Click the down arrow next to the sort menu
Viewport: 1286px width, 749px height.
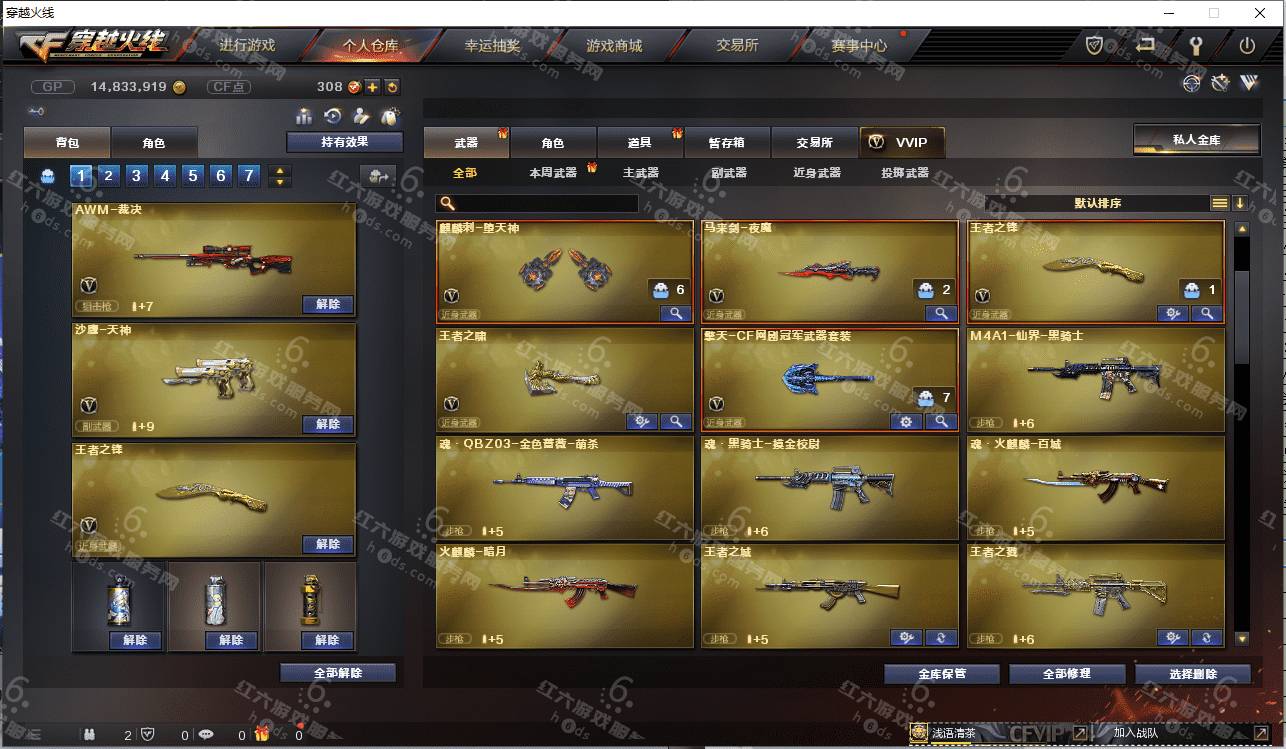click(x=1241, y=202)
